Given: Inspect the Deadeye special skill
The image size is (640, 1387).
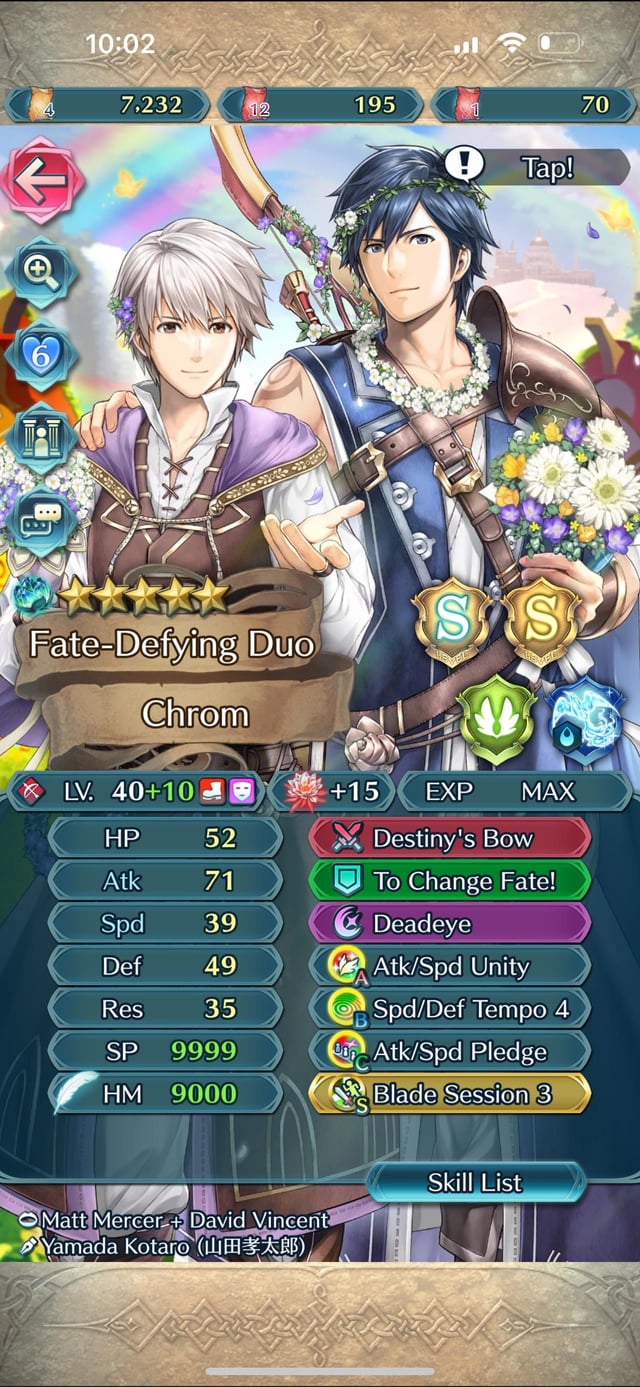Looking at the screenshot, I should (450, 923).
